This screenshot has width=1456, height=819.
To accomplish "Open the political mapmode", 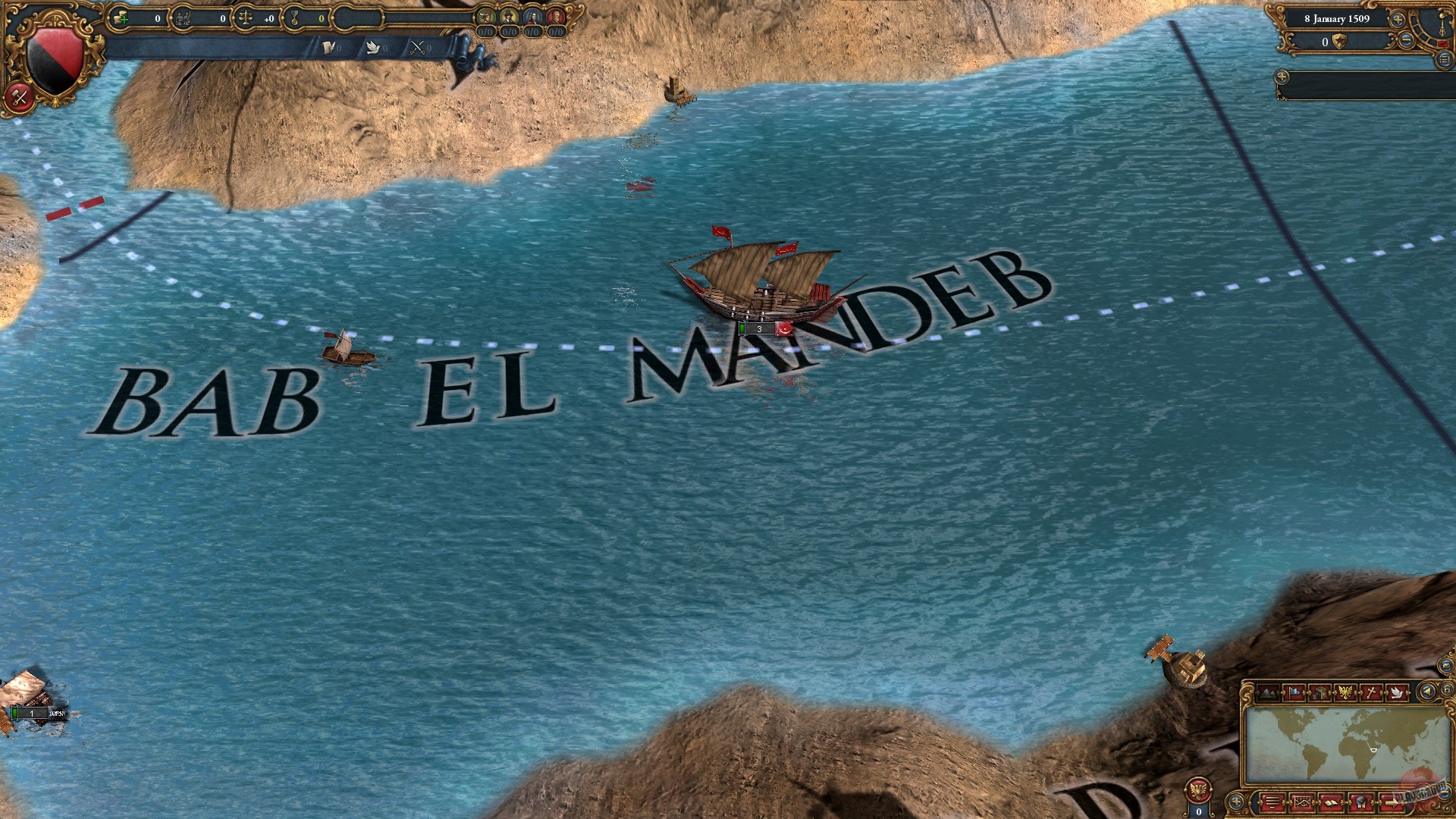I will click(1294, 693).
